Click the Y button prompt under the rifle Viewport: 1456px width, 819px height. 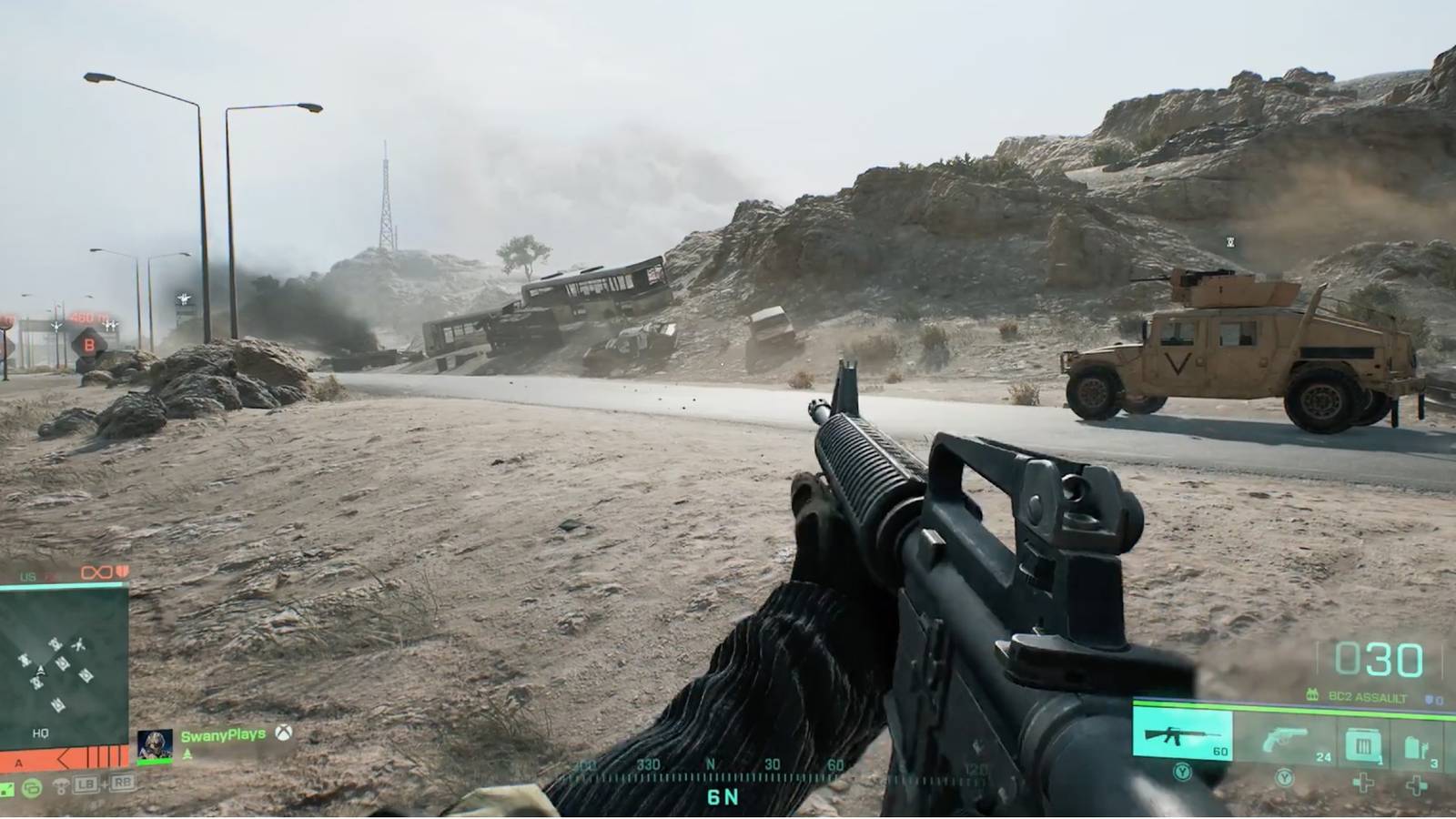(1182, 773)
